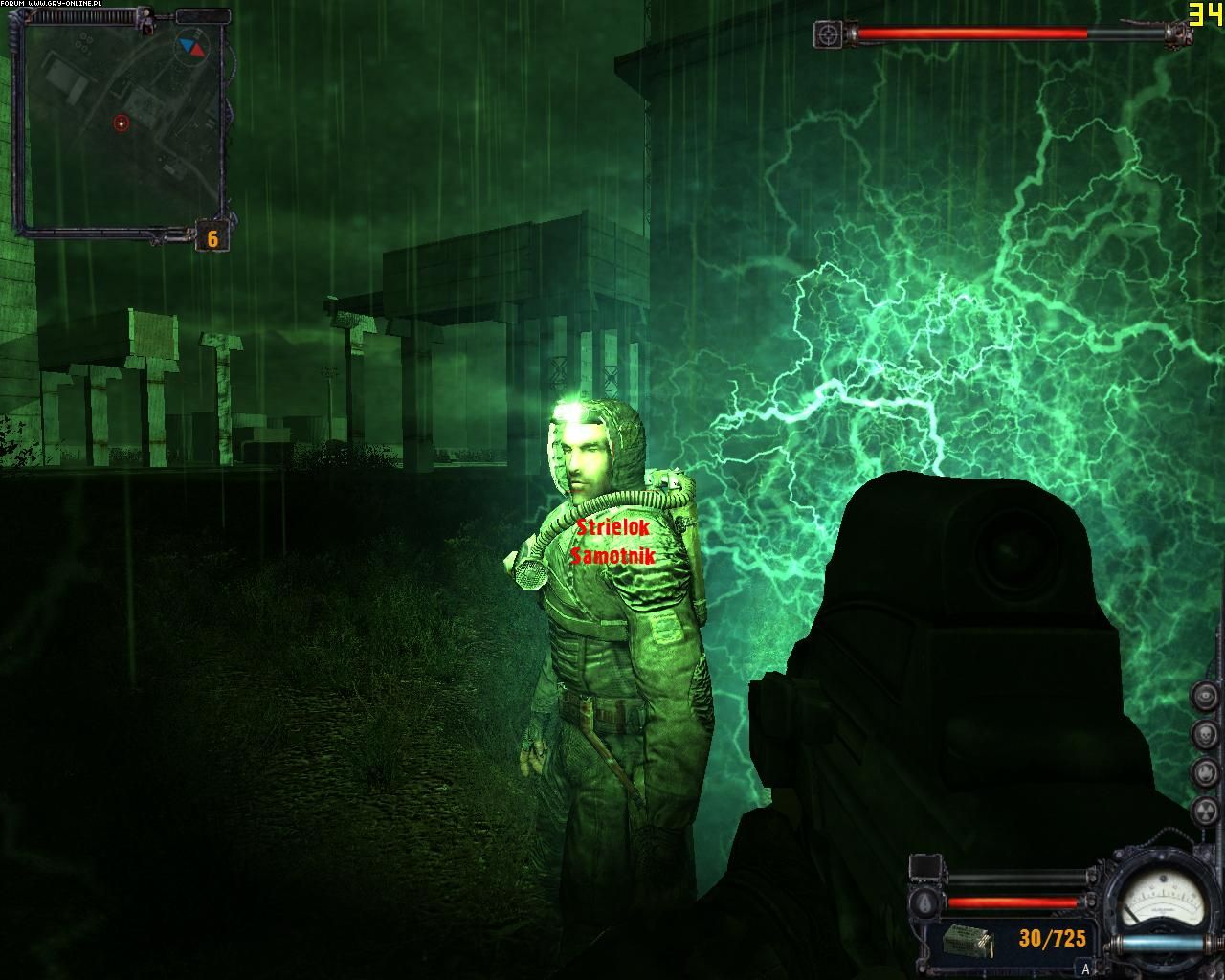Image resolution: width=1225 pixels, height=980 pixels.
Task: Select the red player marker on minimap
Action: [x=121, y=122]
